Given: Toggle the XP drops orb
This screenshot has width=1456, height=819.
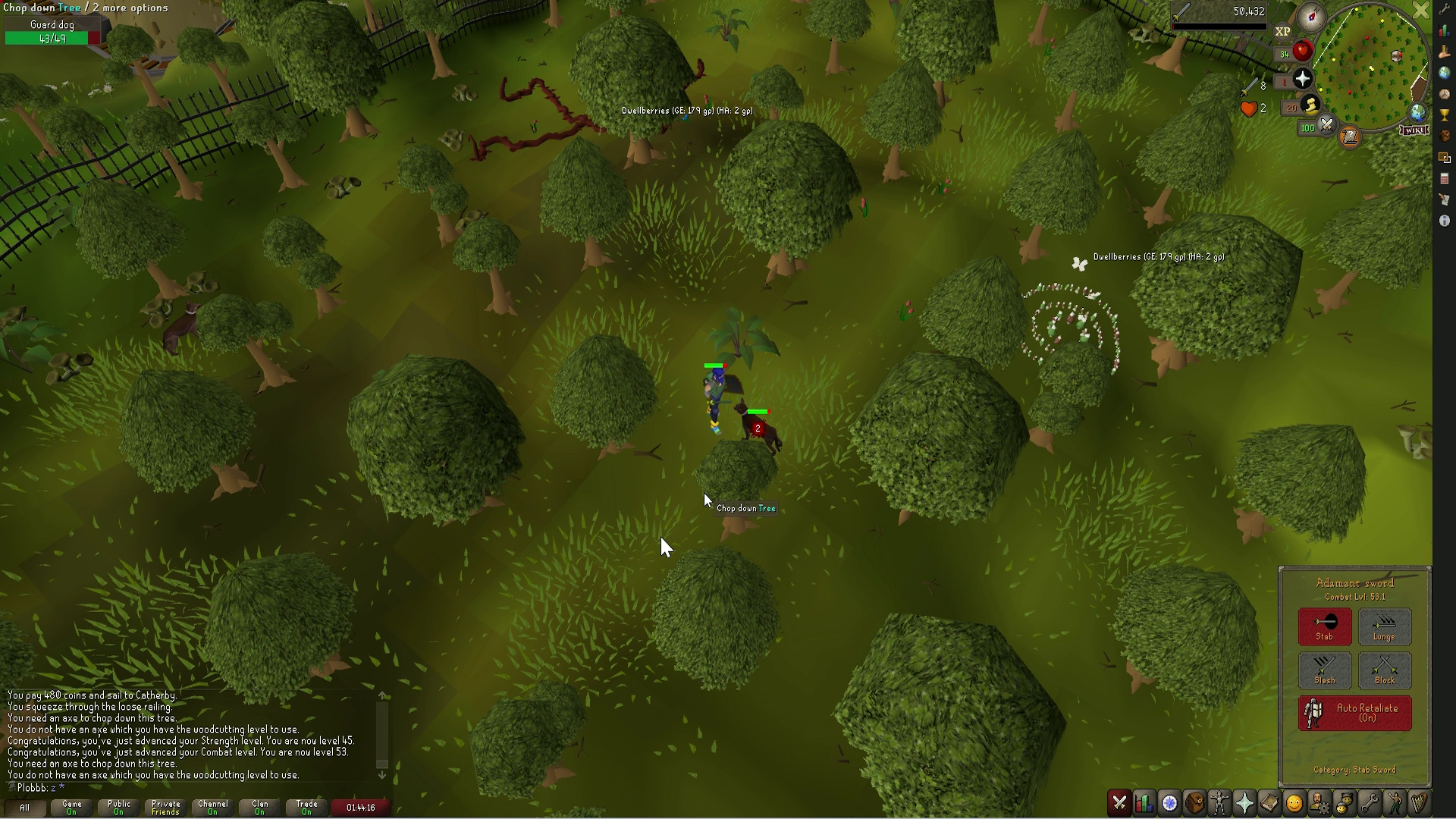Looking at the screenshot, I should point(1282,32).
